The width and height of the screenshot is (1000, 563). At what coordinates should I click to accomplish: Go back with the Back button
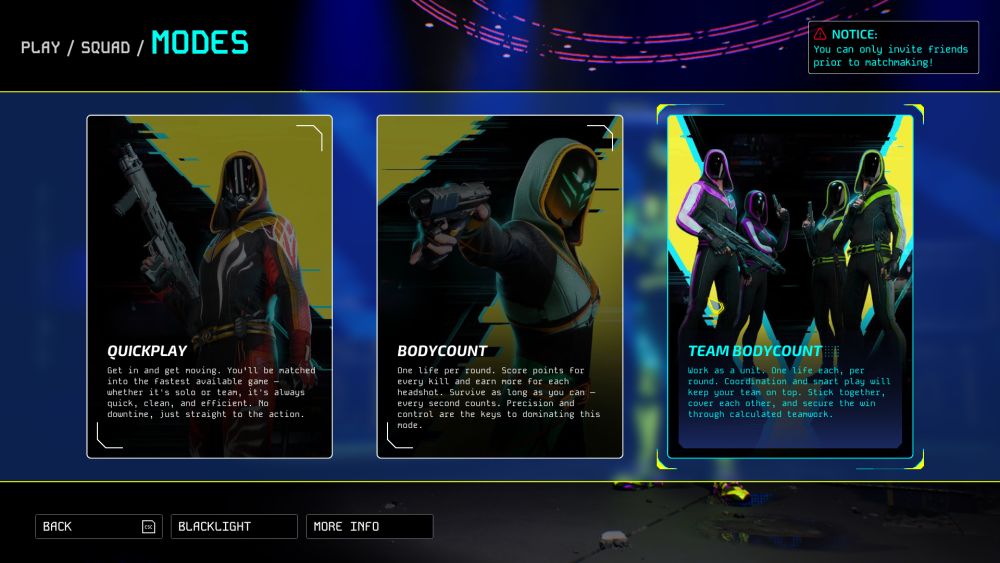(x=98, y=527)
